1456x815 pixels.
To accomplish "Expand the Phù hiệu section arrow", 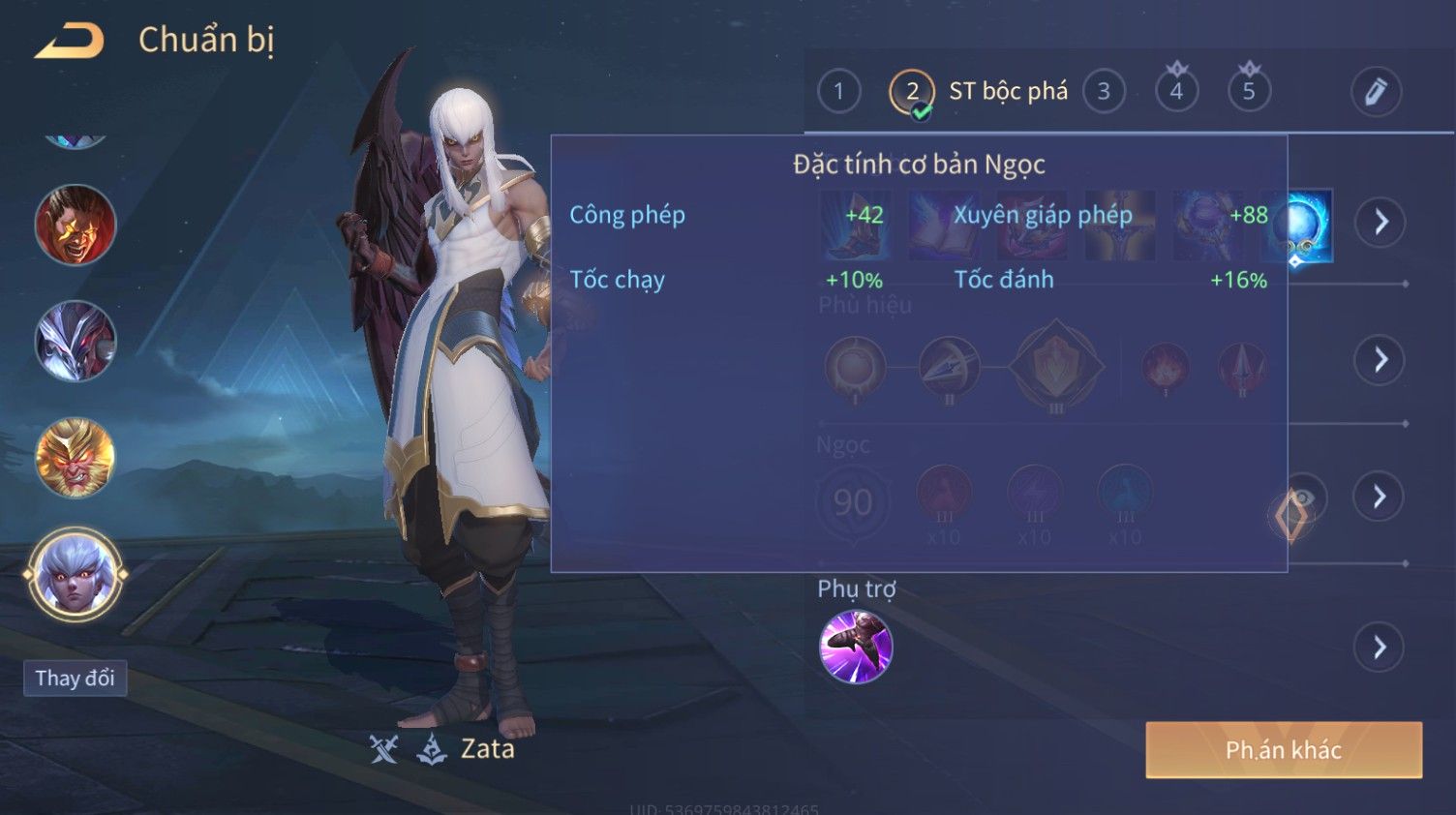I will click(x=1380, y=360).
